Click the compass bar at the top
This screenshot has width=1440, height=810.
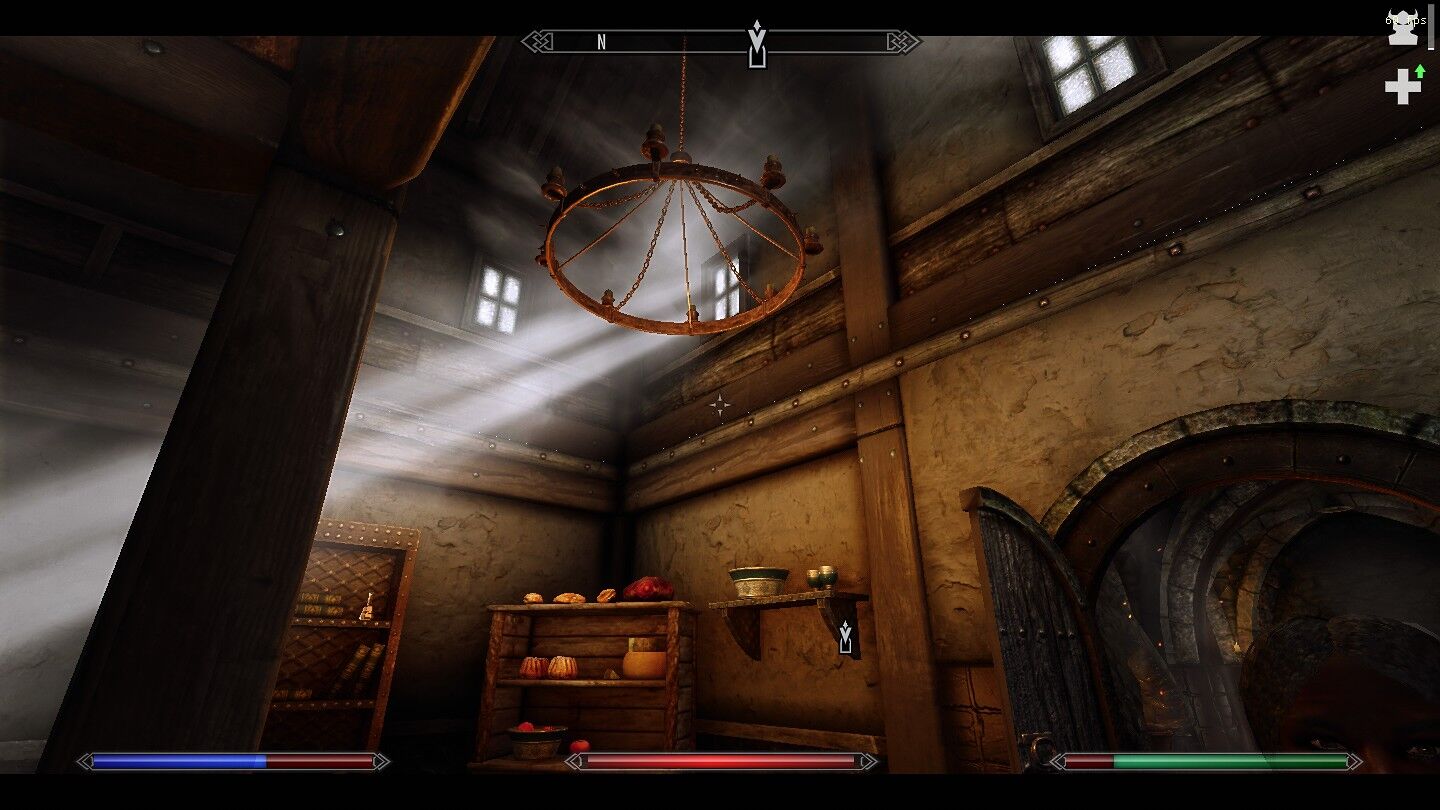point(720,42)
